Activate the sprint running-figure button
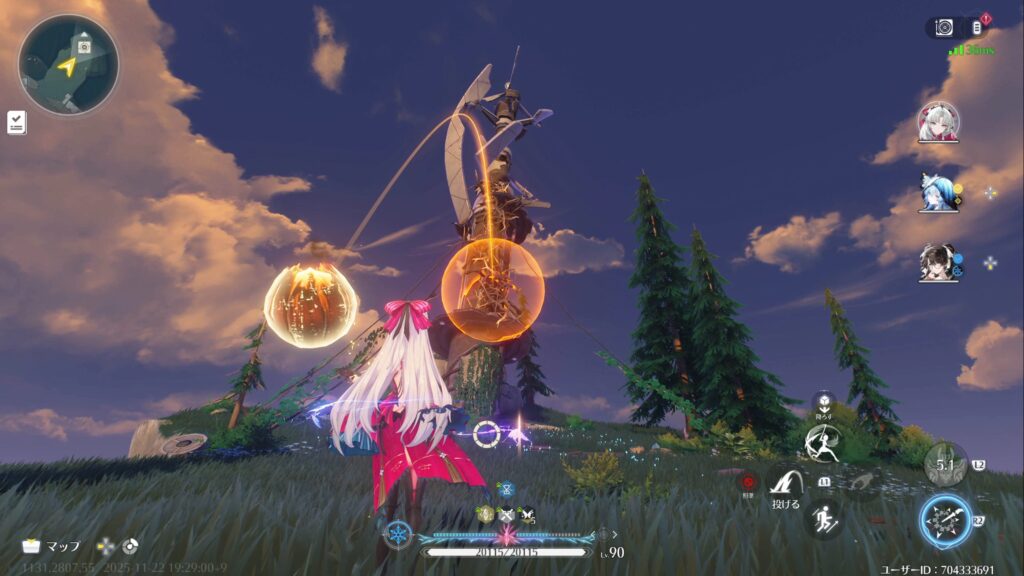 tap(824, 519)
